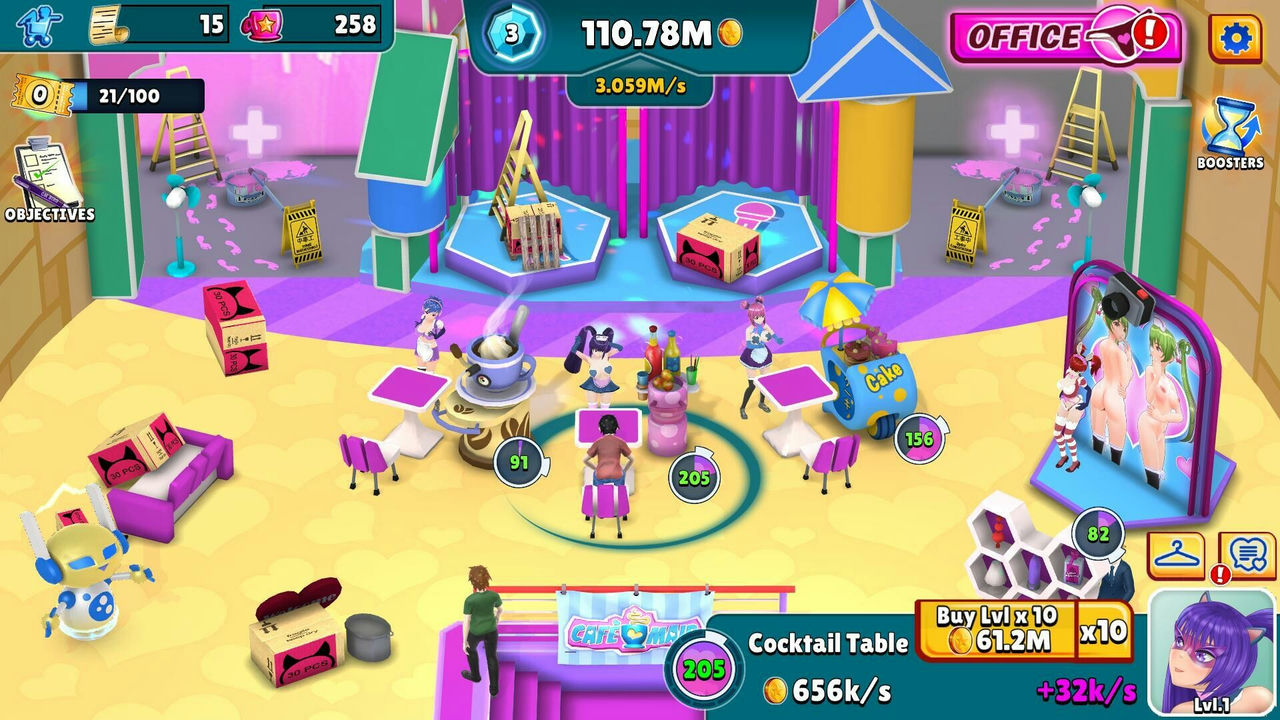Unlock the right locked plus area
This screenshot has width=1280, height=720.
[x=1012, y=131]
